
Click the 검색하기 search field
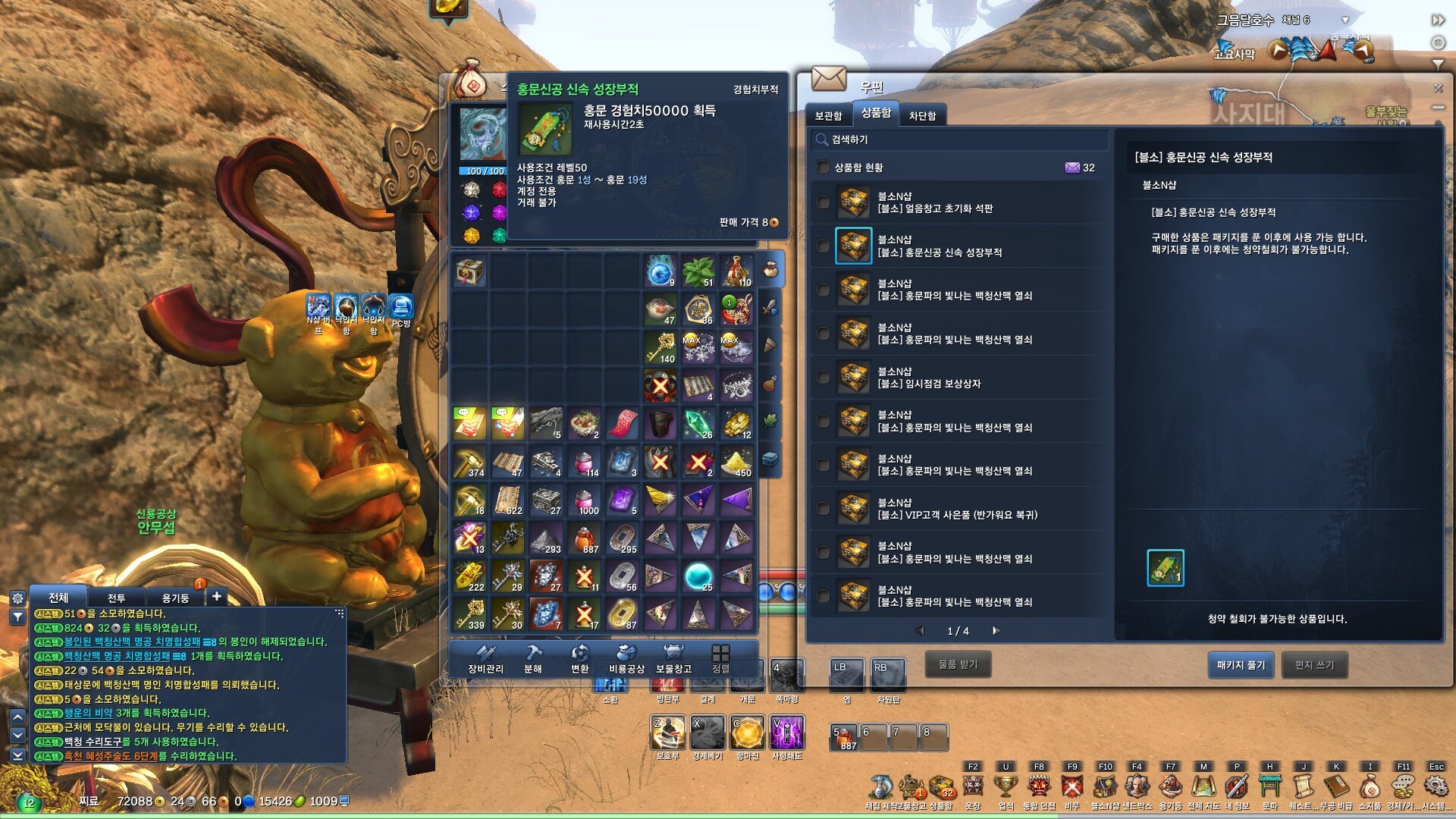pyautogui.click(x=959, y=140)
